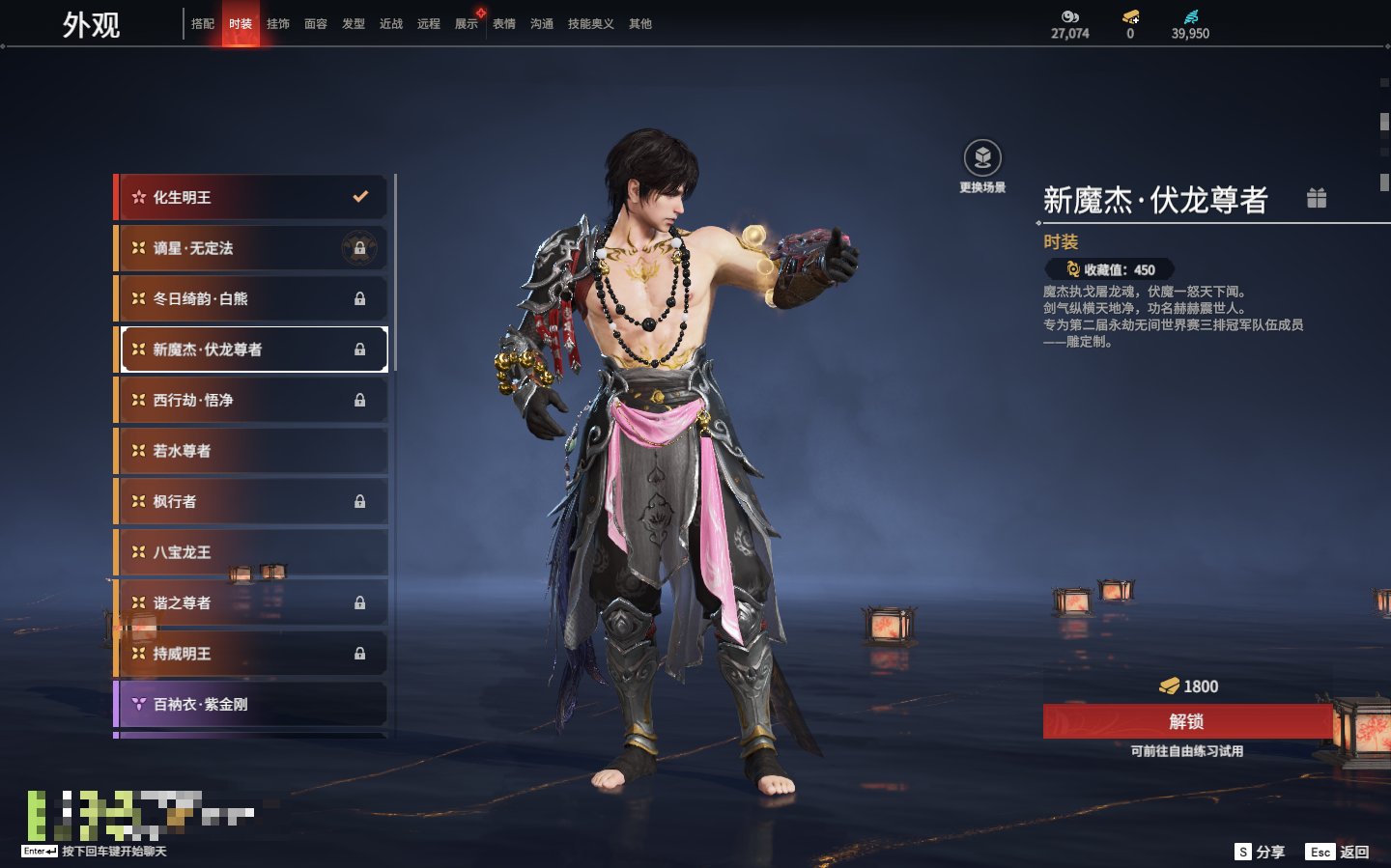Switch to the 搭配 tab

click(203, 24)
